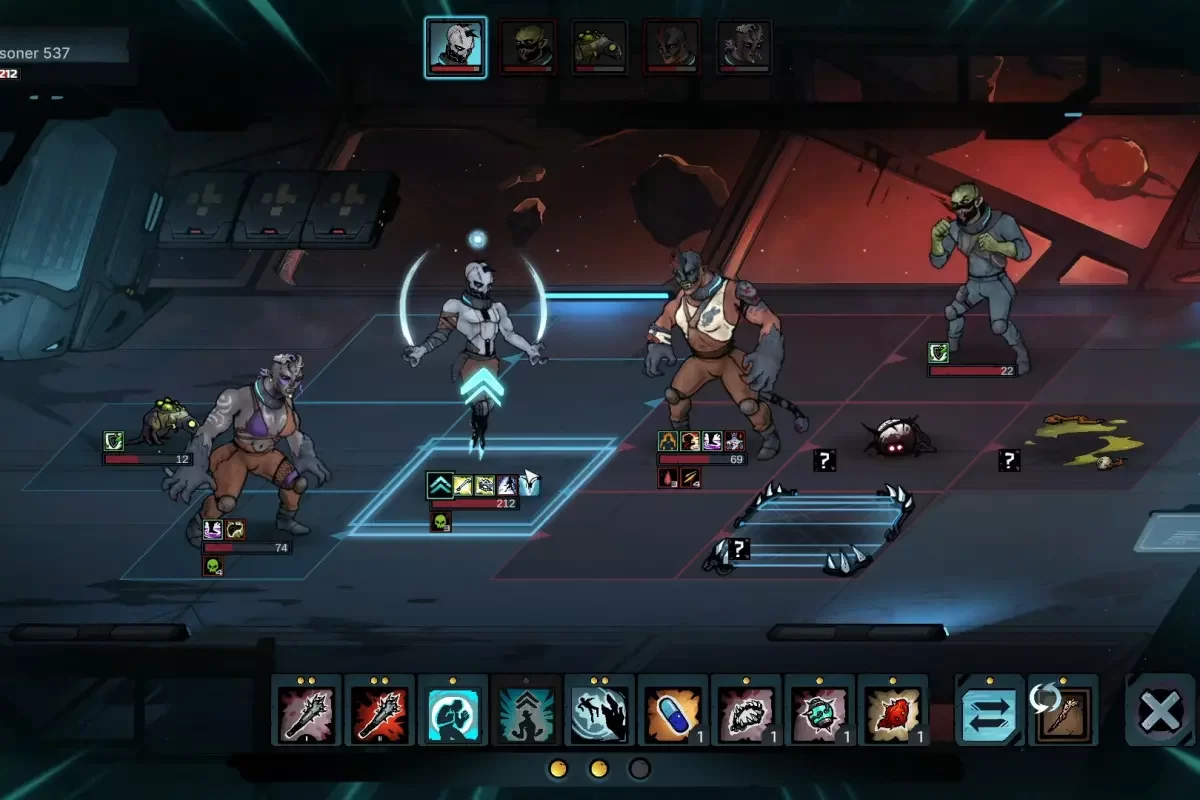Image resolution: width=1200 pixels, height=800 pixels.
Task: Close the action bar with X
Action: click(x=1160, y=710)
